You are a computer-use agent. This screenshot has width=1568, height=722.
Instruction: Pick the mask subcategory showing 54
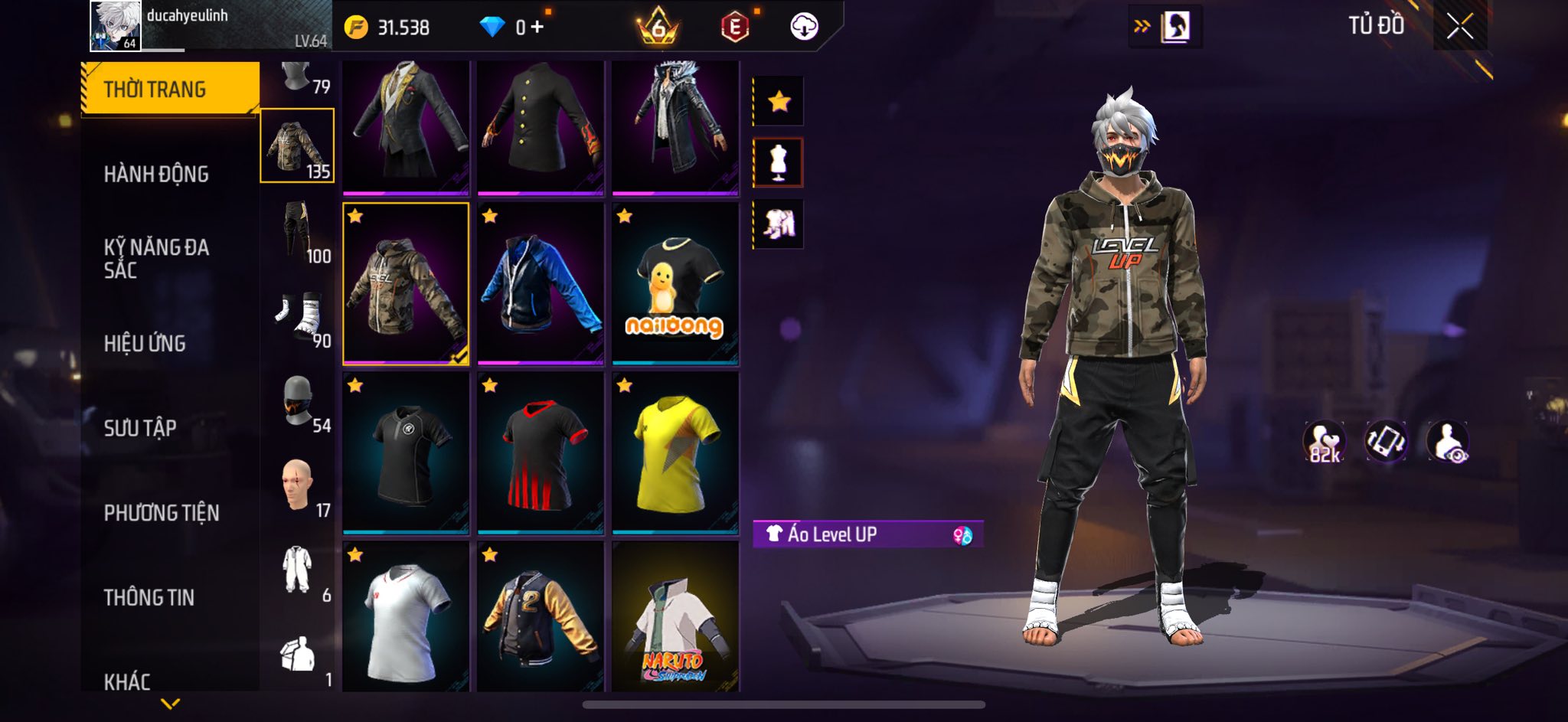point(298,401)
